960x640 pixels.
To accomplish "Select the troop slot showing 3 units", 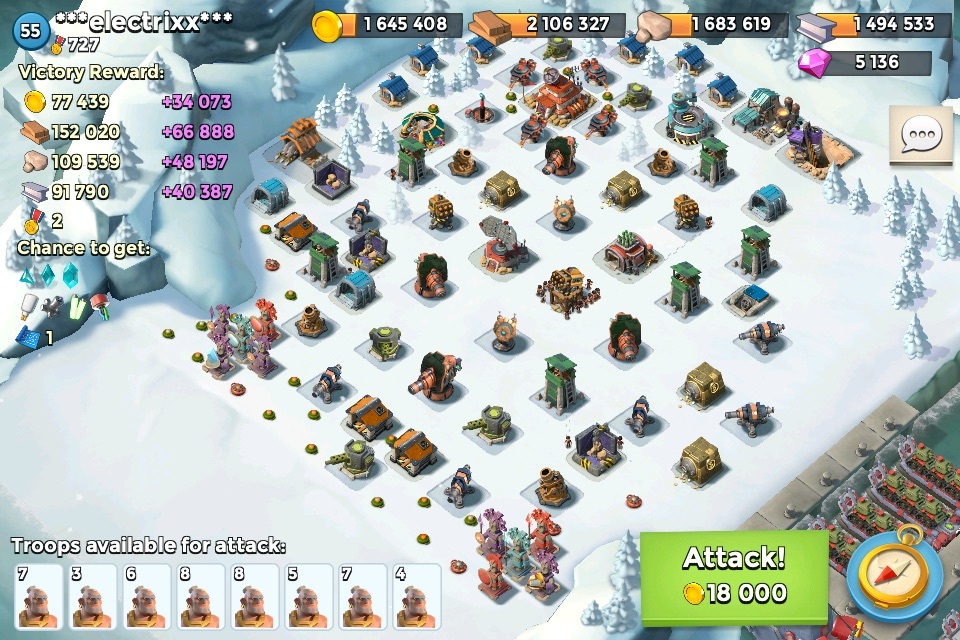I will click(x=93, y=596).
